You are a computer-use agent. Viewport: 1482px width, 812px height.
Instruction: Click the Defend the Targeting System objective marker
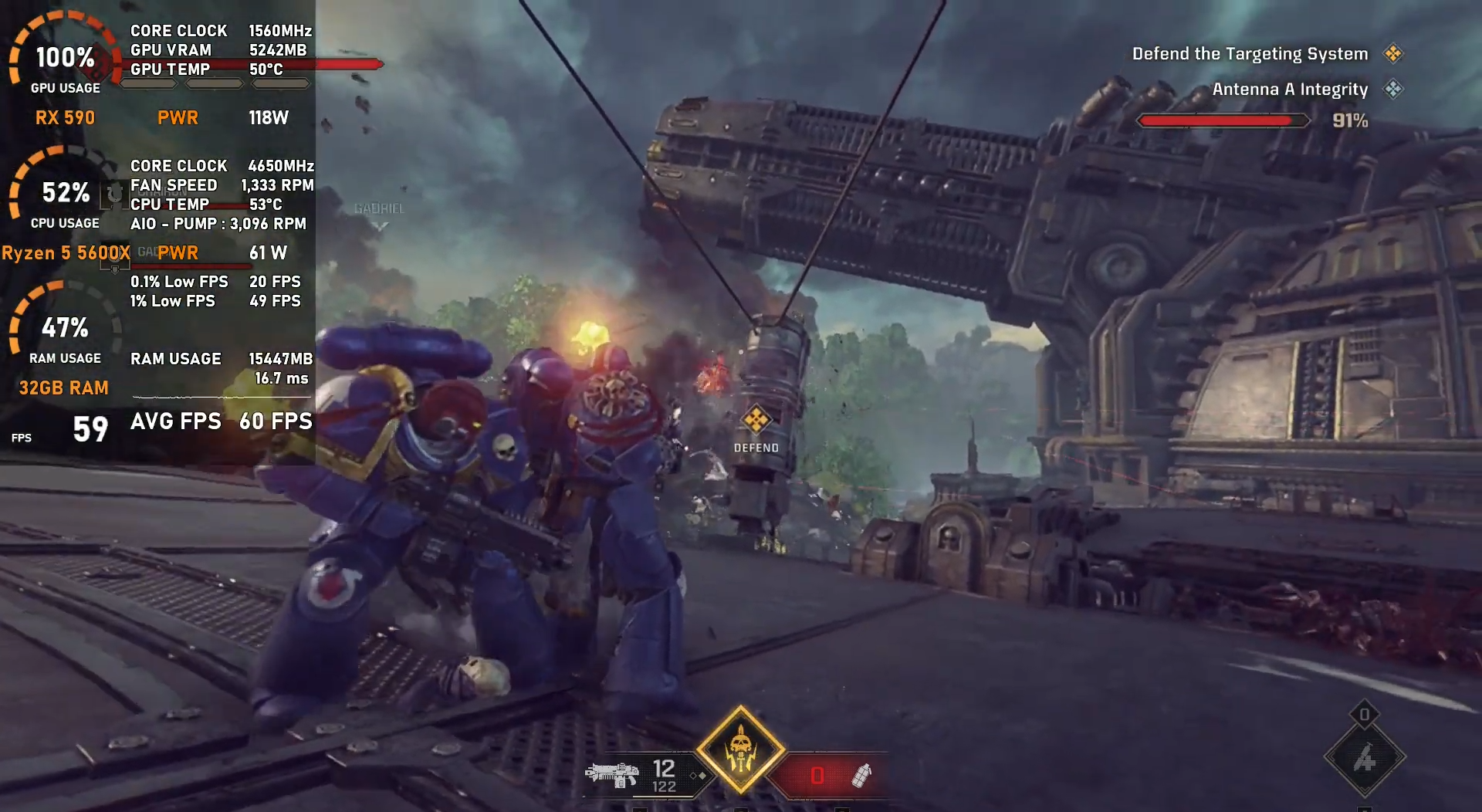point(1392,53)
